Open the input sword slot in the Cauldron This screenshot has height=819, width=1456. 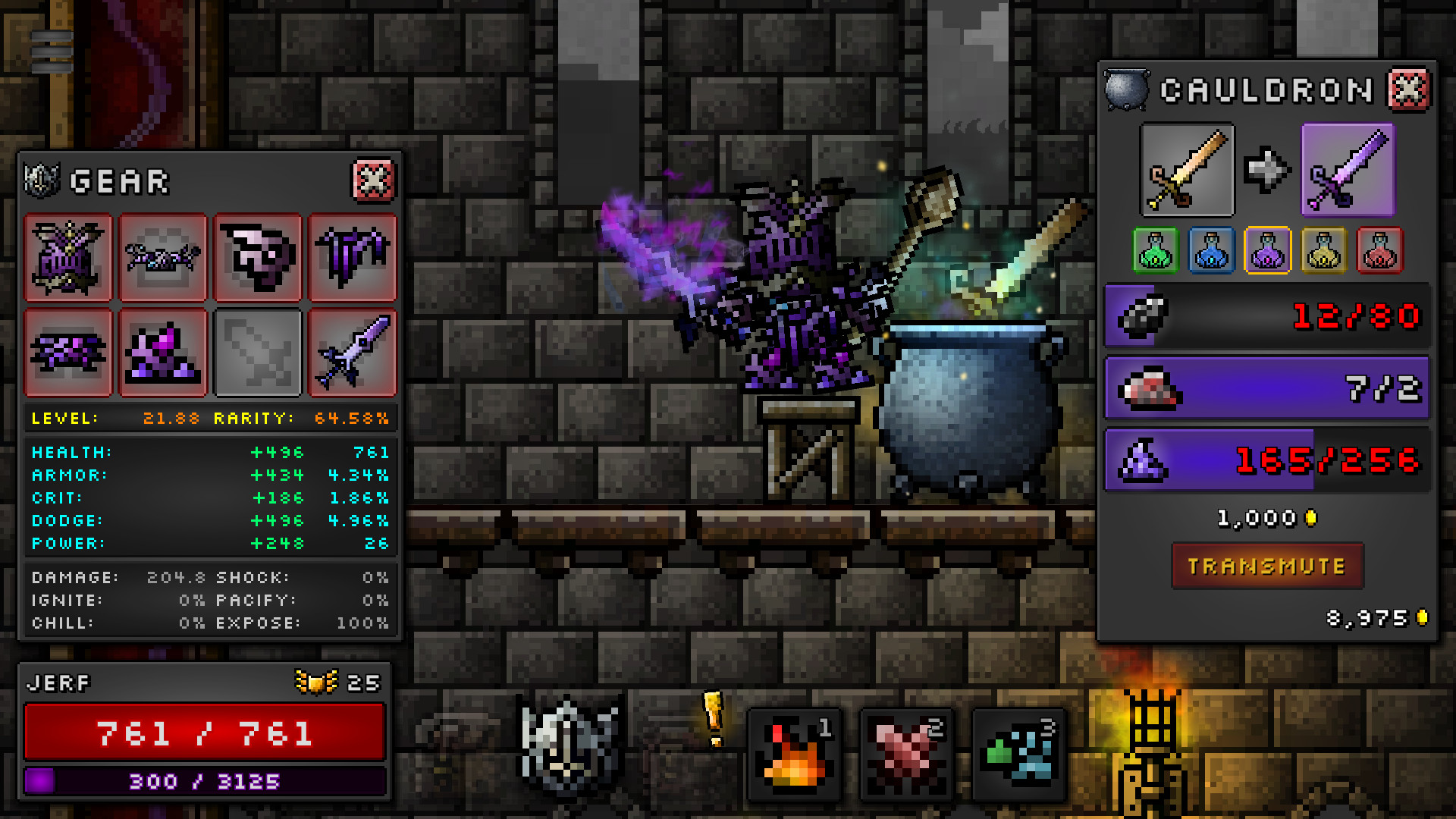(1188, 170)
